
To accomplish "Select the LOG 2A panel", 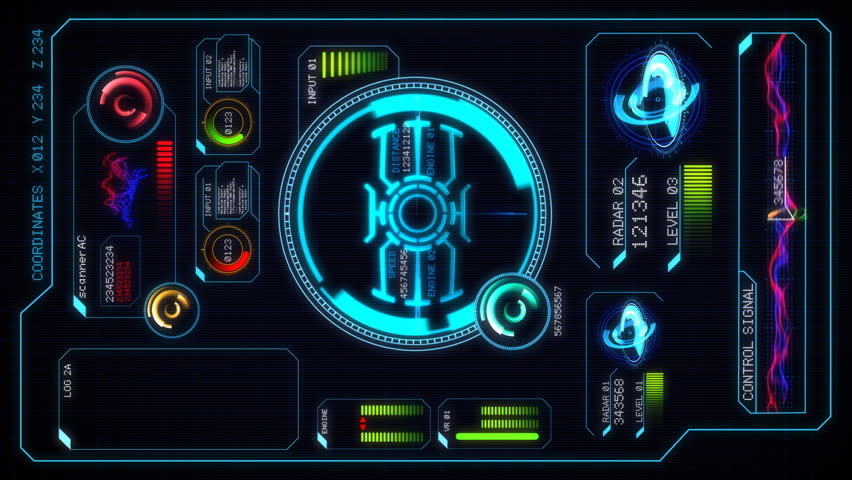I will tap(178, 398).
